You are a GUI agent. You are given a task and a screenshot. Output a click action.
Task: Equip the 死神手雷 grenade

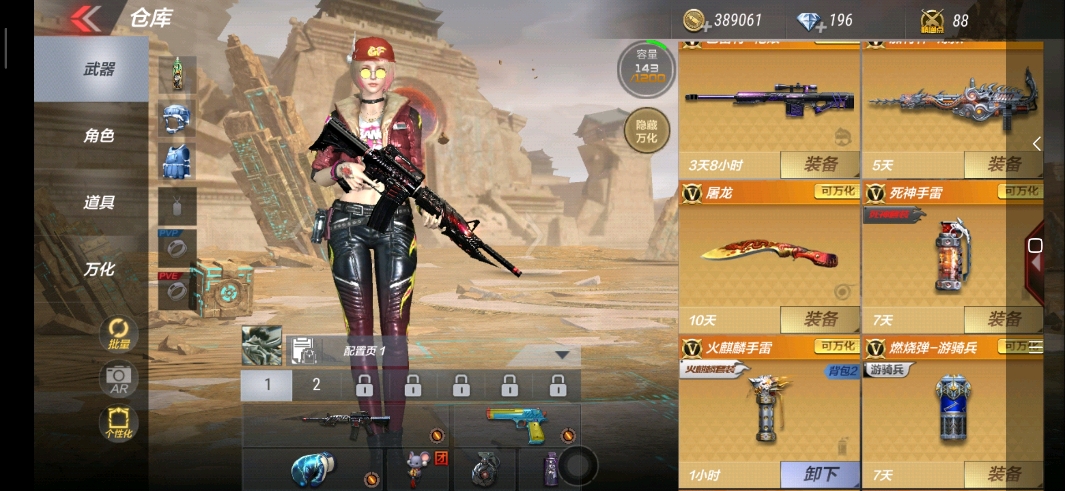[x=1003, y=319]
